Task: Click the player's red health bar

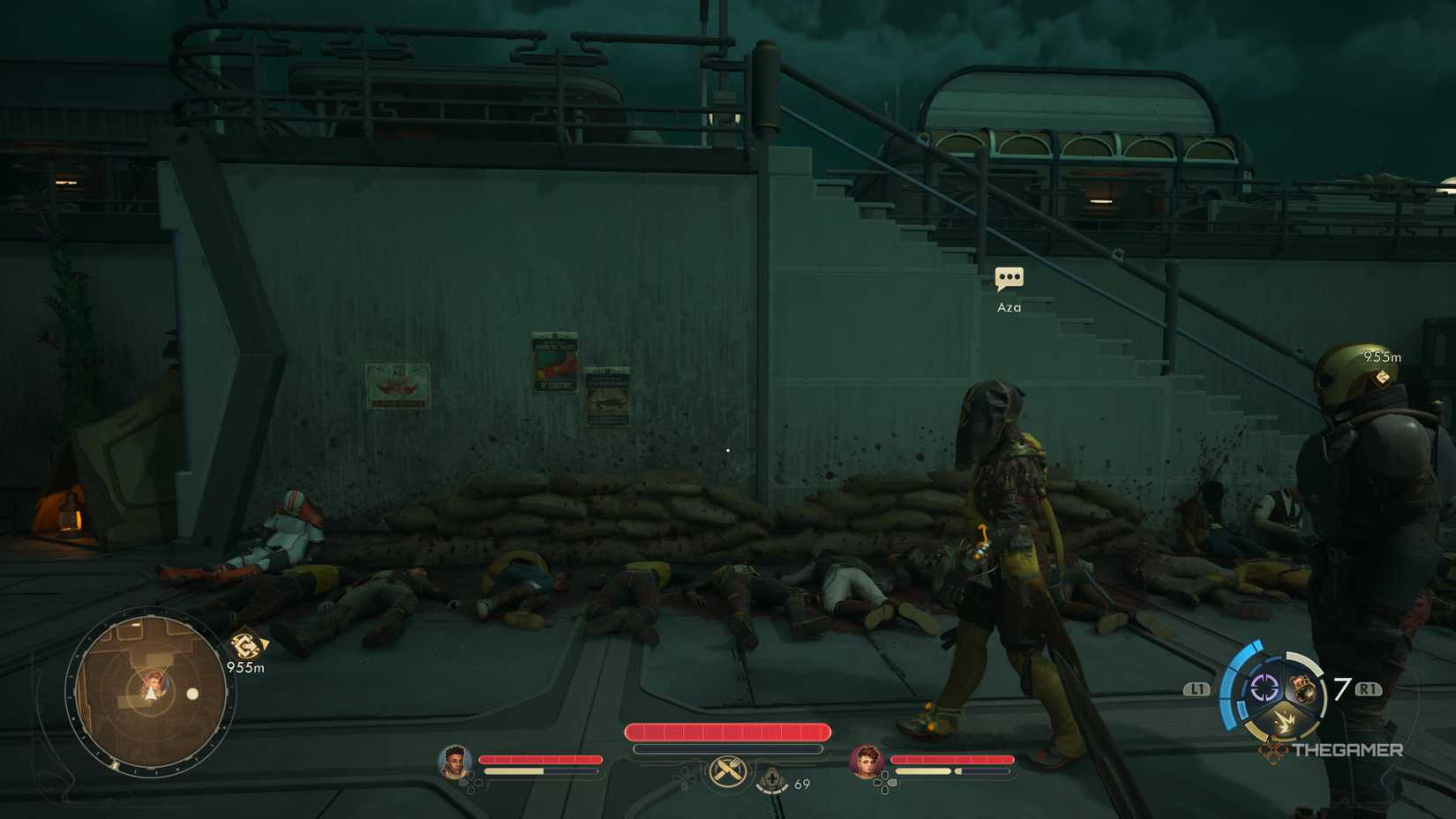Action: [x=727, y=731]
